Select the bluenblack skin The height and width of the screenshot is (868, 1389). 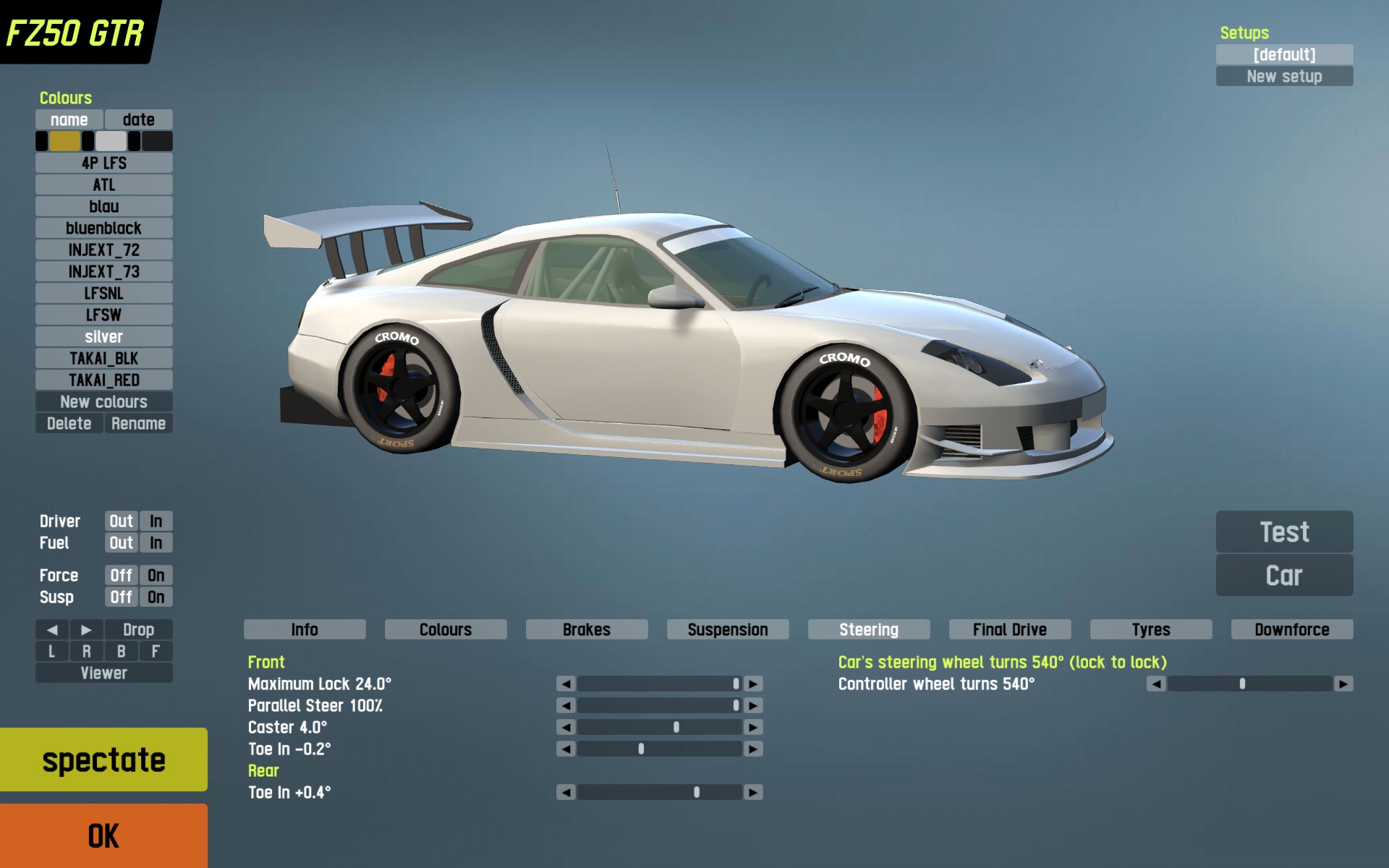tap(103, 228)
